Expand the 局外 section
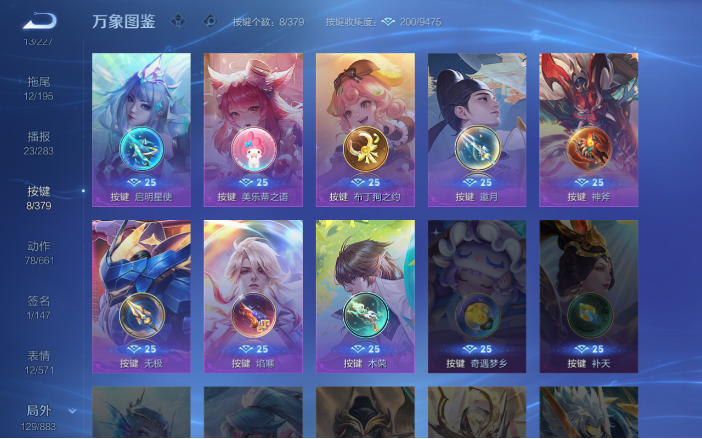This screenshot has height=439, width=702. coord(39,416)
